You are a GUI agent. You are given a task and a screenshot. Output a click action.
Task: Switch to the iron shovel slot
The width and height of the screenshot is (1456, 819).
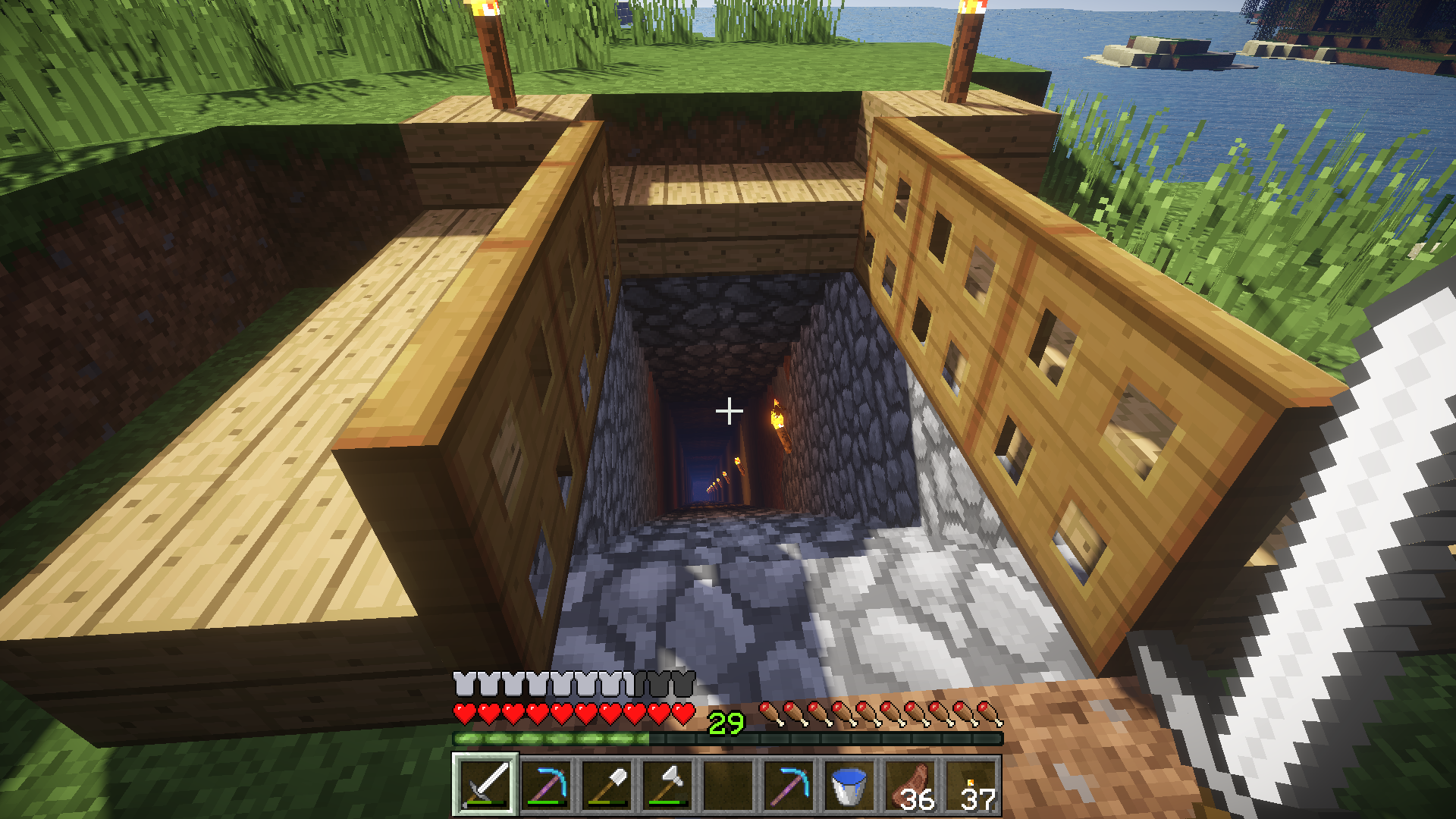(x=607, y=785)
